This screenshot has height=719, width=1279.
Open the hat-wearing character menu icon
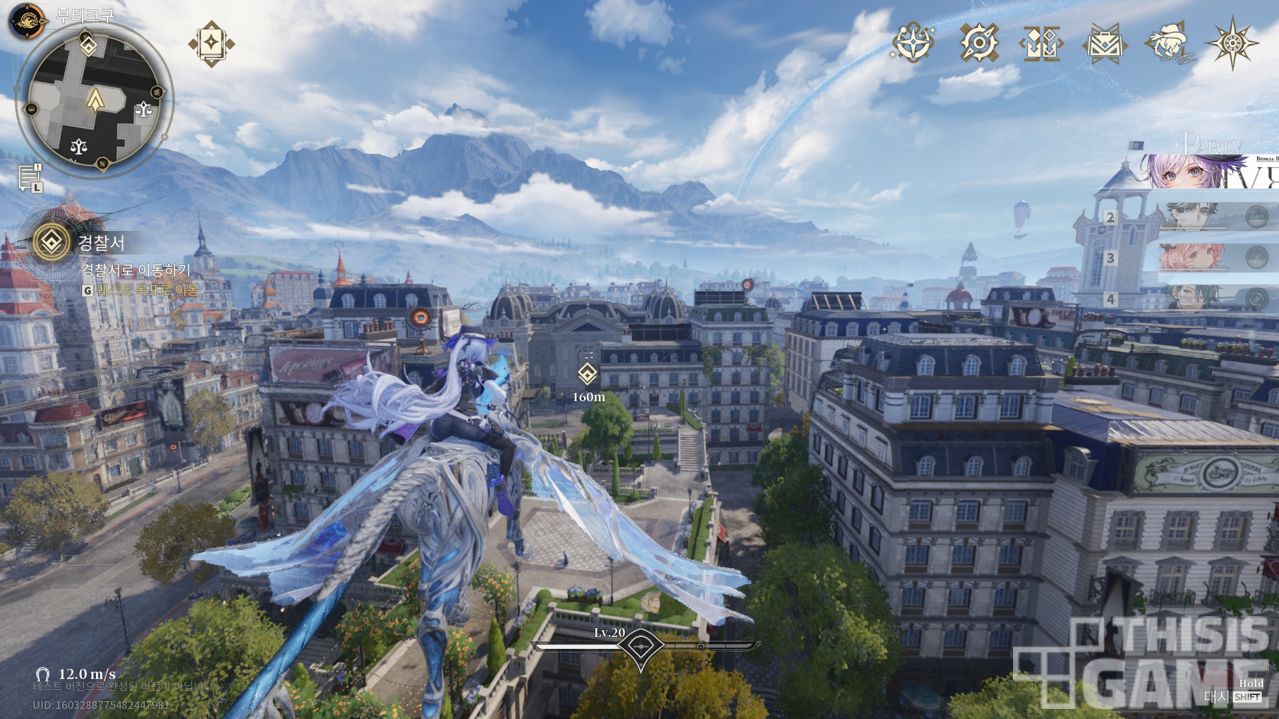(x=1167, y=42)
